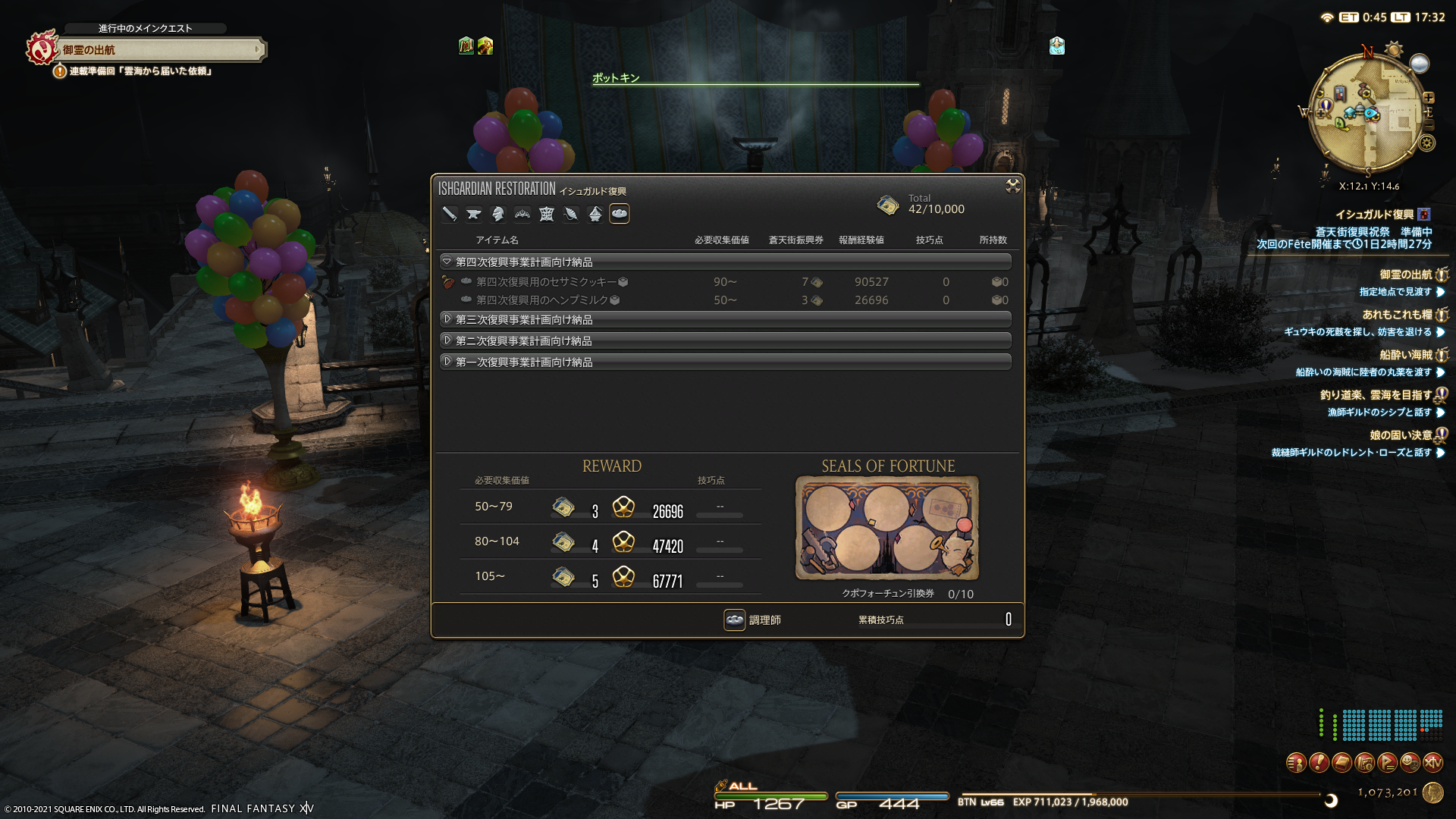1456x819 pixels.
Task: Open the Alchemist alembic tab
Action: pyautogui.click(x=595, y=214)
